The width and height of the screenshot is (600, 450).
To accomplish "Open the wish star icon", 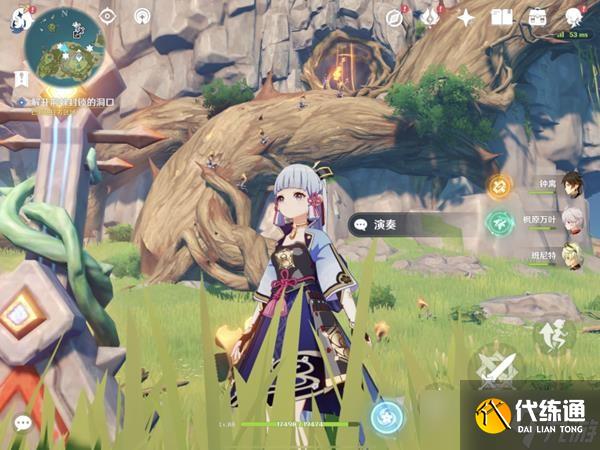I will tap(466, 17).
